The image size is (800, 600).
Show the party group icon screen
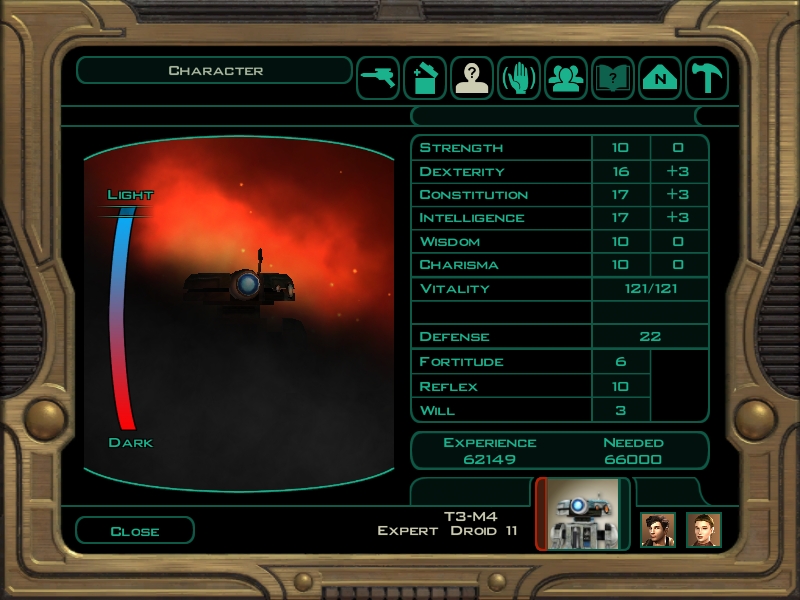(x=566, y=78)
